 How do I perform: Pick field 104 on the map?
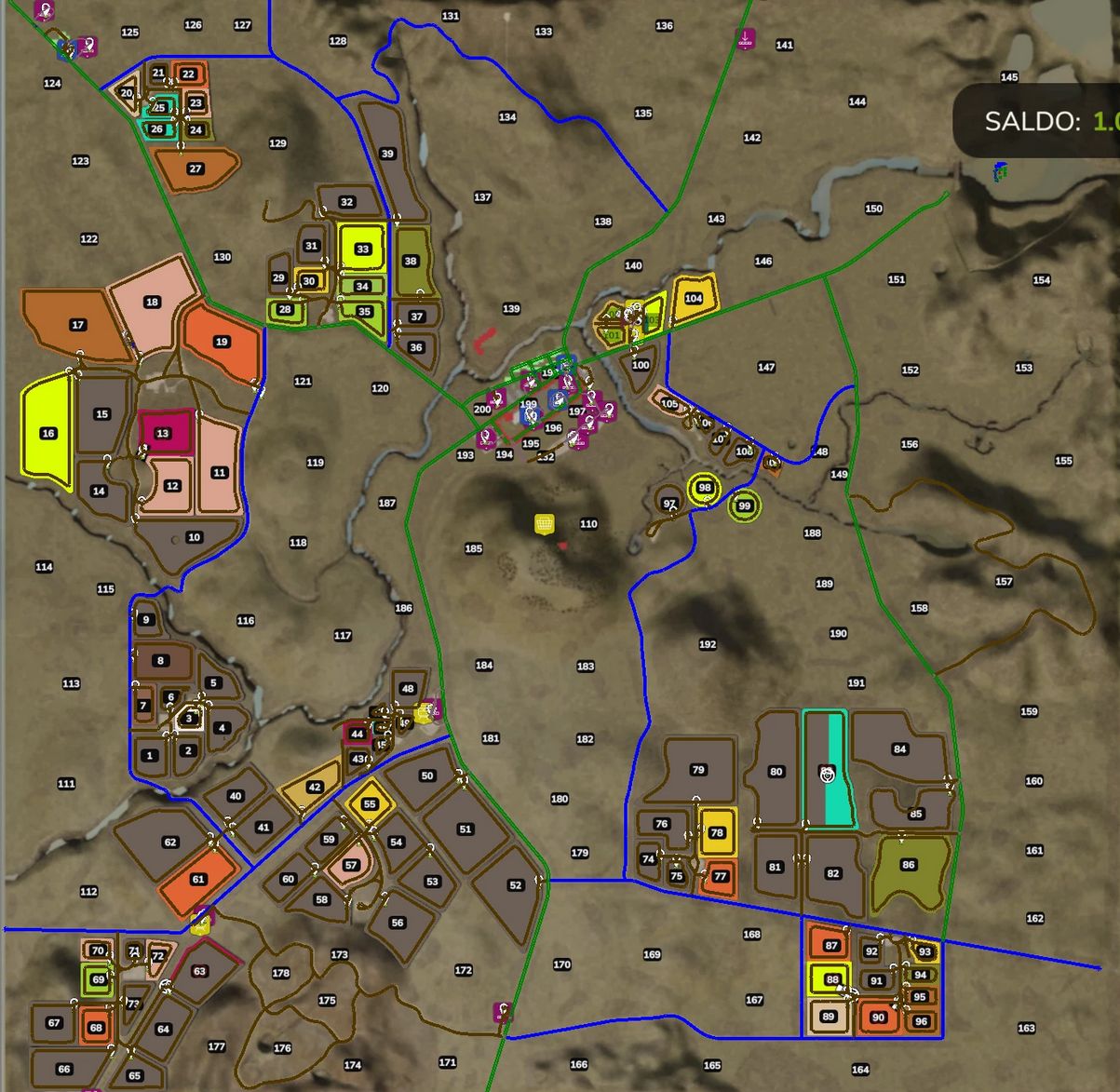694,298
